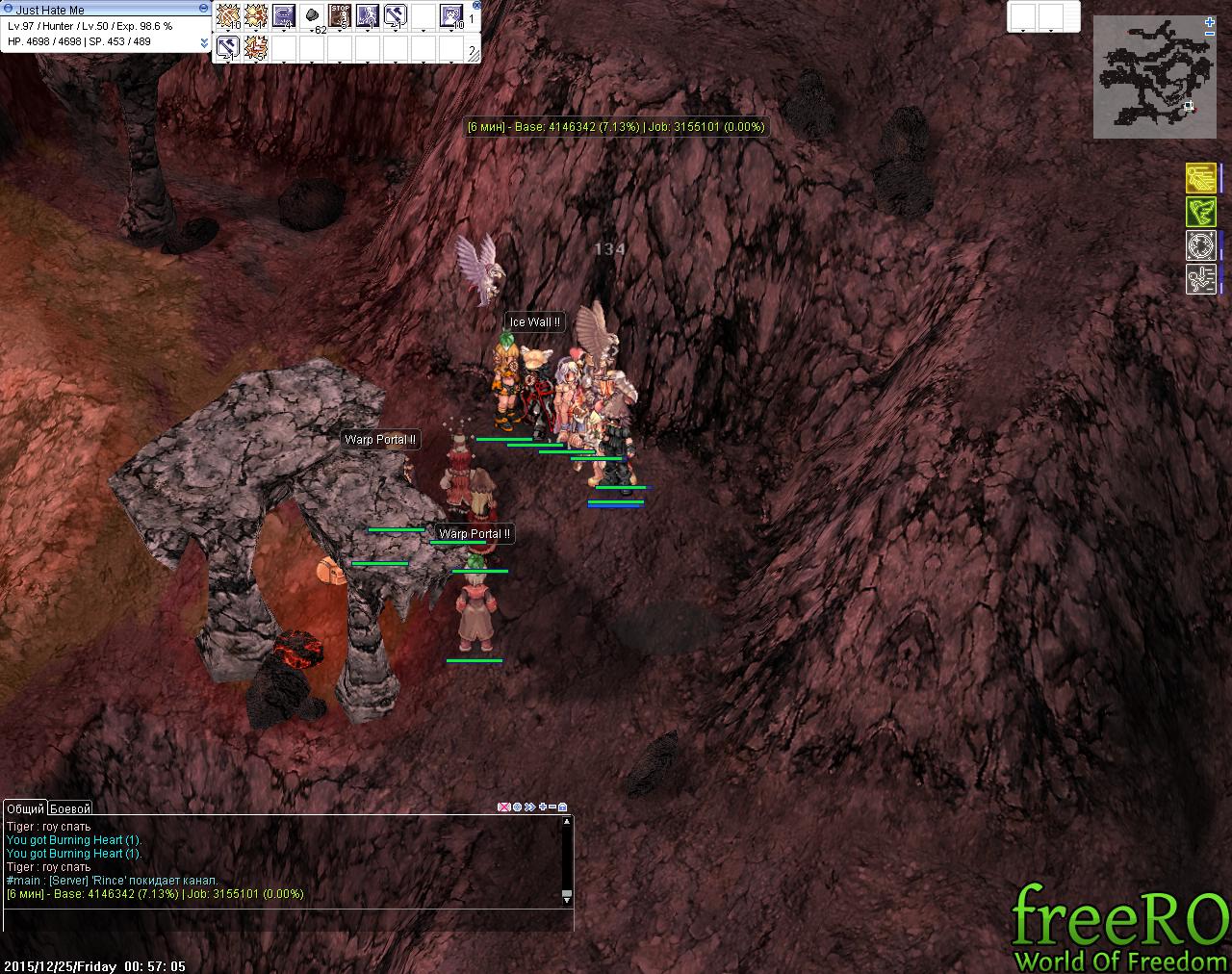Minimize the Just Hate Me info window
This screenshot has height=974, width=1232.
203,8
